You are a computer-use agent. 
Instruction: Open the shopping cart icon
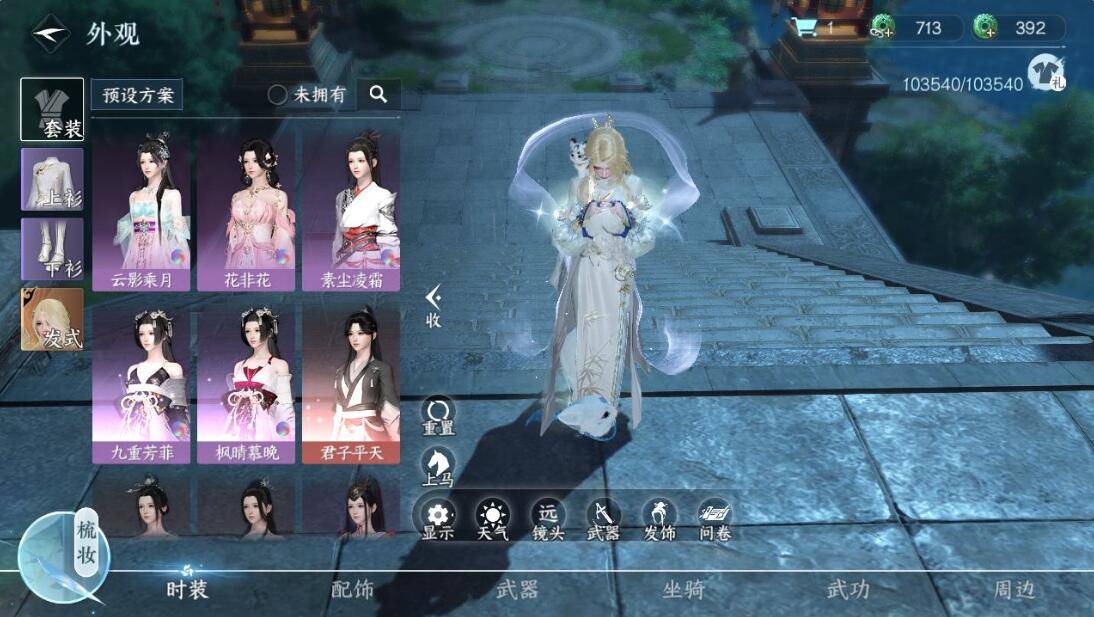(806, 28)
